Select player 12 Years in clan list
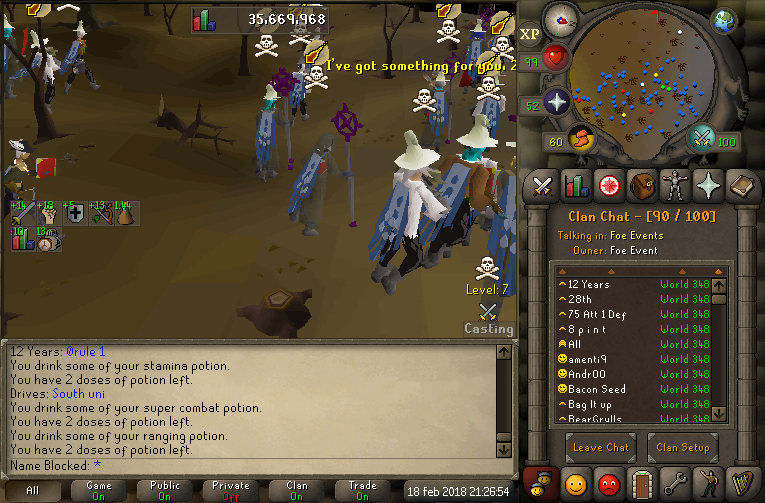765x503 pixels. (589, 285)
